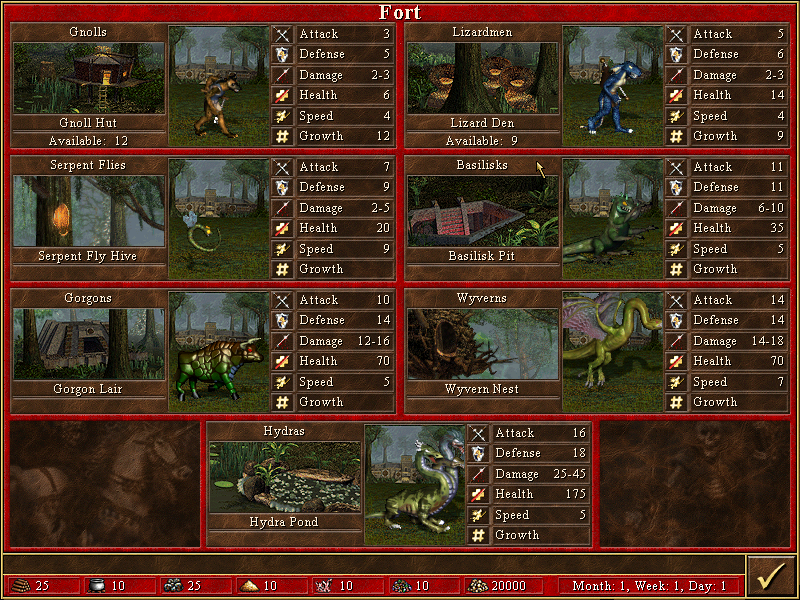Open the Wyvern Nest dwelling image
Screen dimensions: 800x600
point(482,343)
